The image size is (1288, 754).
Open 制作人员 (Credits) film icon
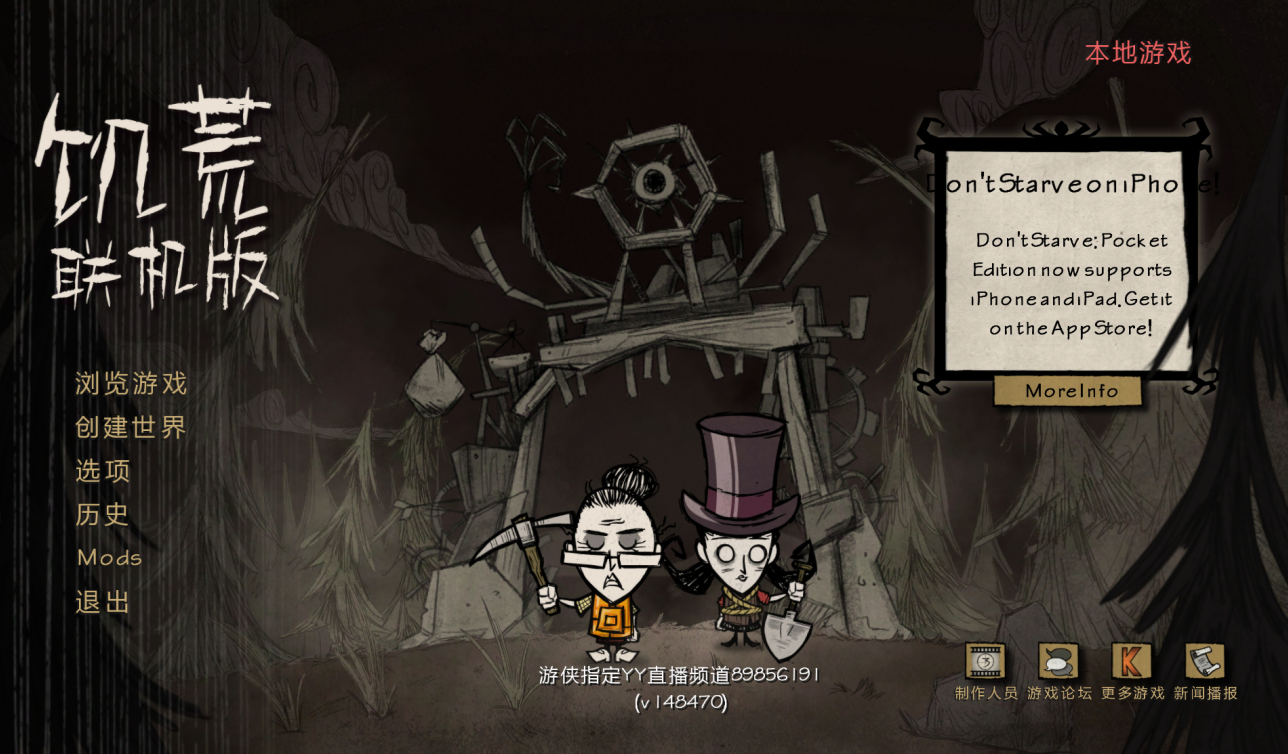point(985,662)
